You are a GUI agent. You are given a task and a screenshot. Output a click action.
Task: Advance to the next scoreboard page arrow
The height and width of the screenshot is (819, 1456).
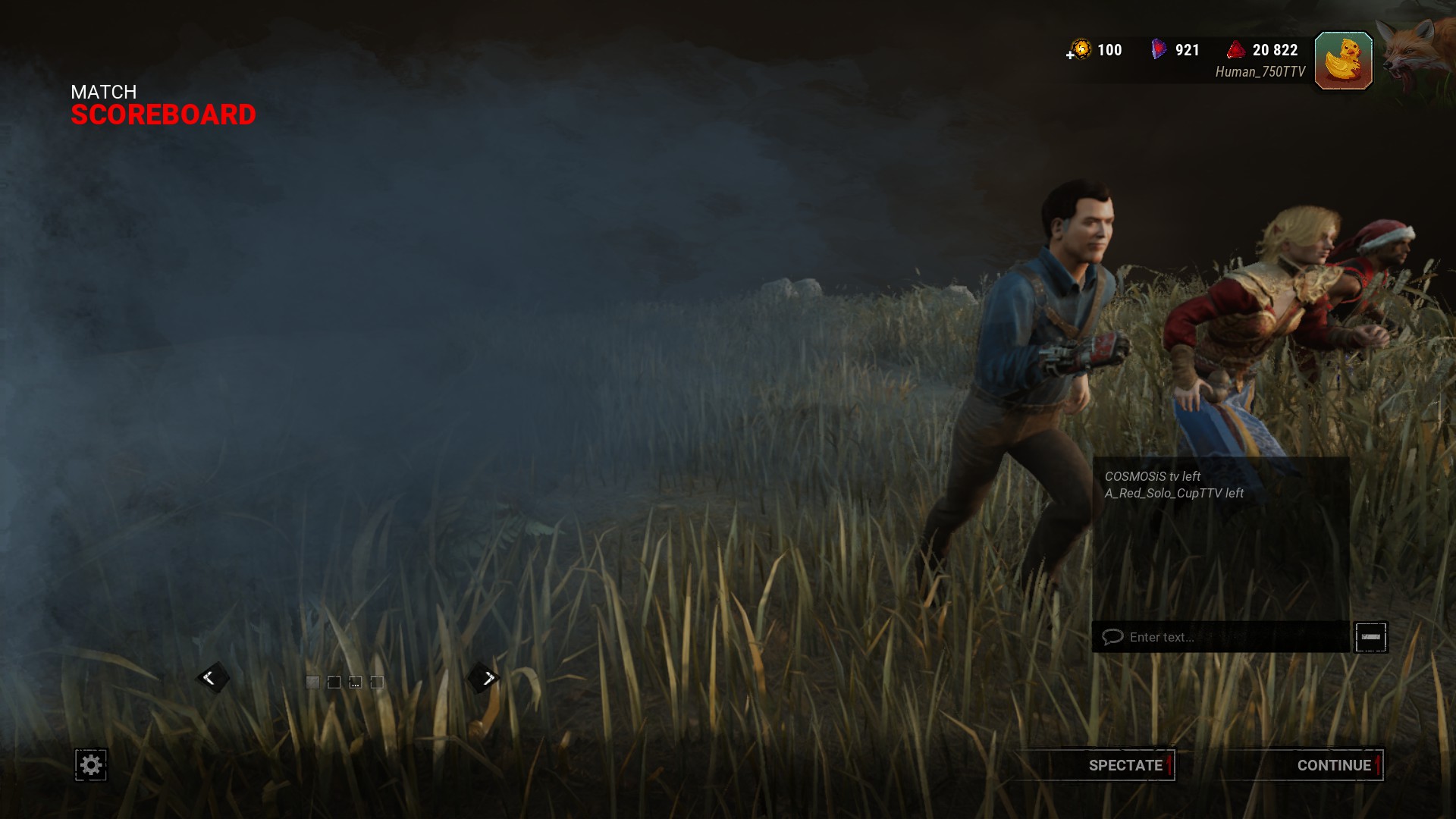pyautogui.click(x=487, y=678)
